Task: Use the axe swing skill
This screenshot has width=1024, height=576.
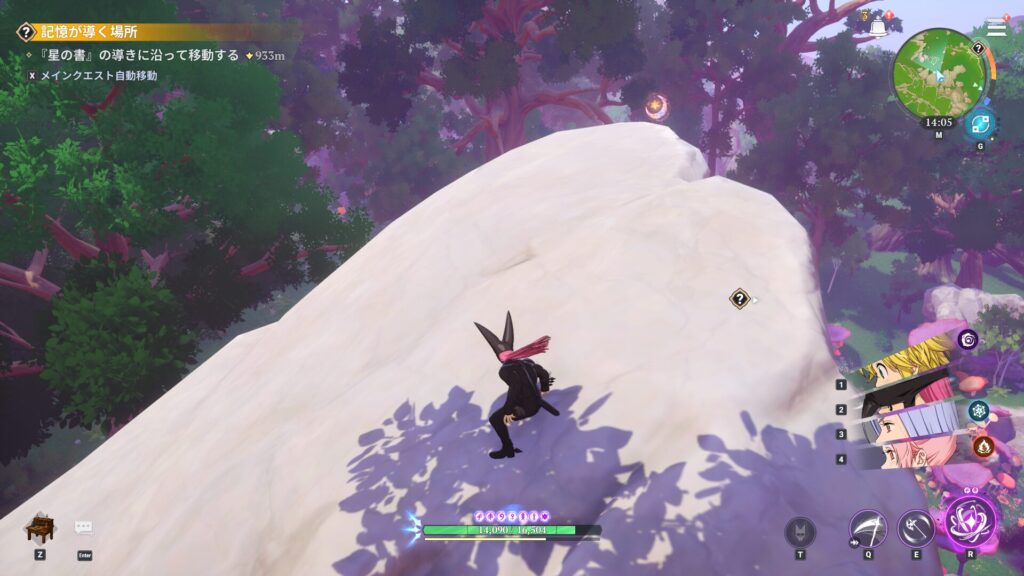Action: (x=915, y=528)
